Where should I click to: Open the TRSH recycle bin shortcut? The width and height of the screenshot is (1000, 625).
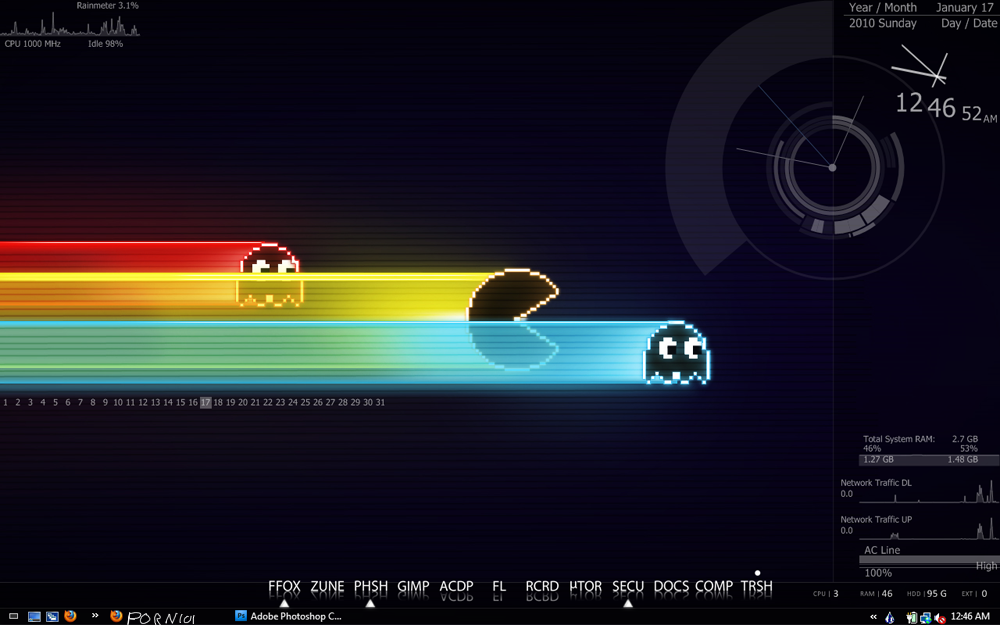757,587
